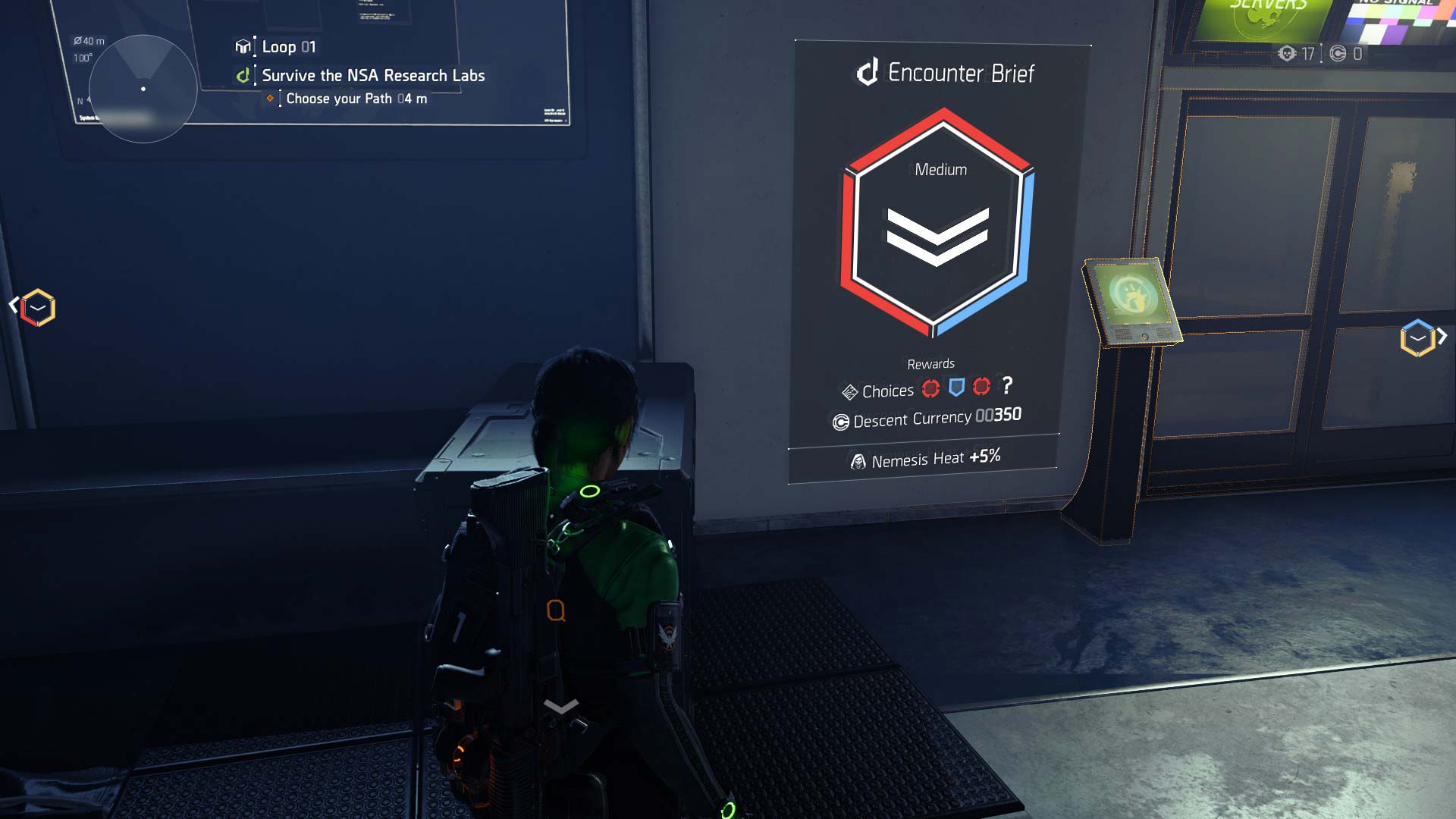Click the minimap circle in top-left corner
This screenshot has width=1456, height=819.
pyautogui.click(x=142, y=89)
